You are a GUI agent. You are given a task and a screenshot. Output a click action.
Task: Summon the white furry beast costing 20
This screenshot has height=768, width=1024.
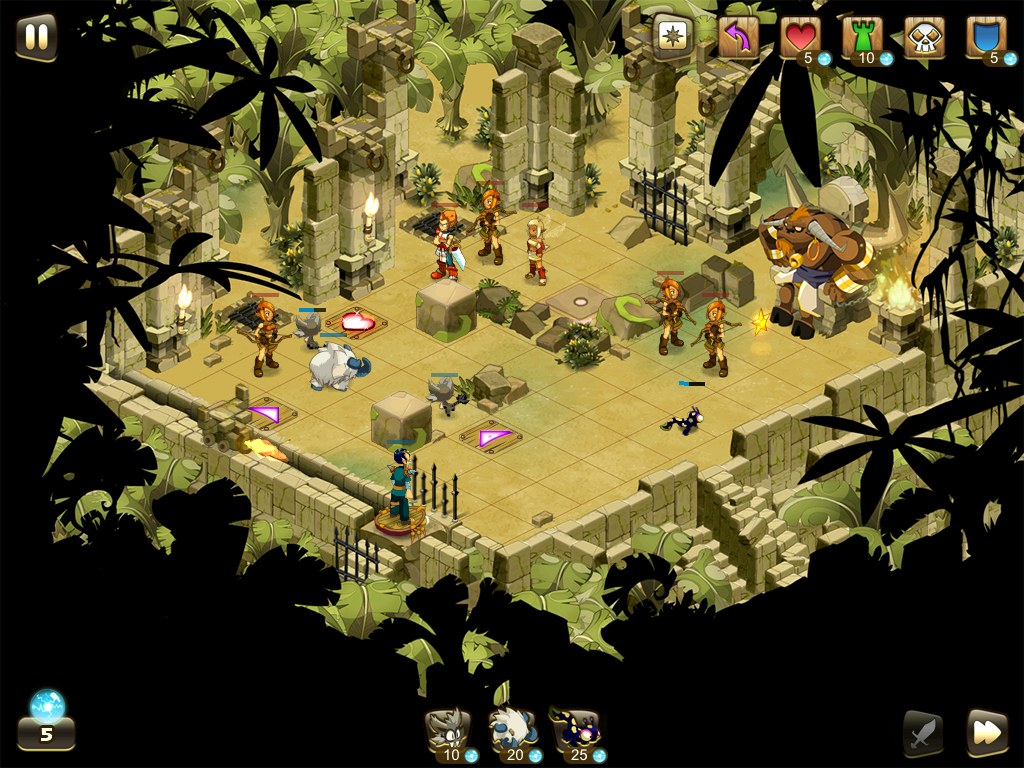[513, 734]
